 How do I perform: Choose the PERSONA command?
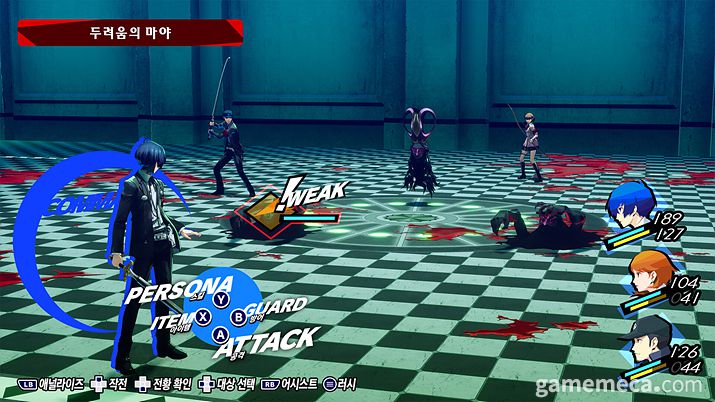pos(178,291)
